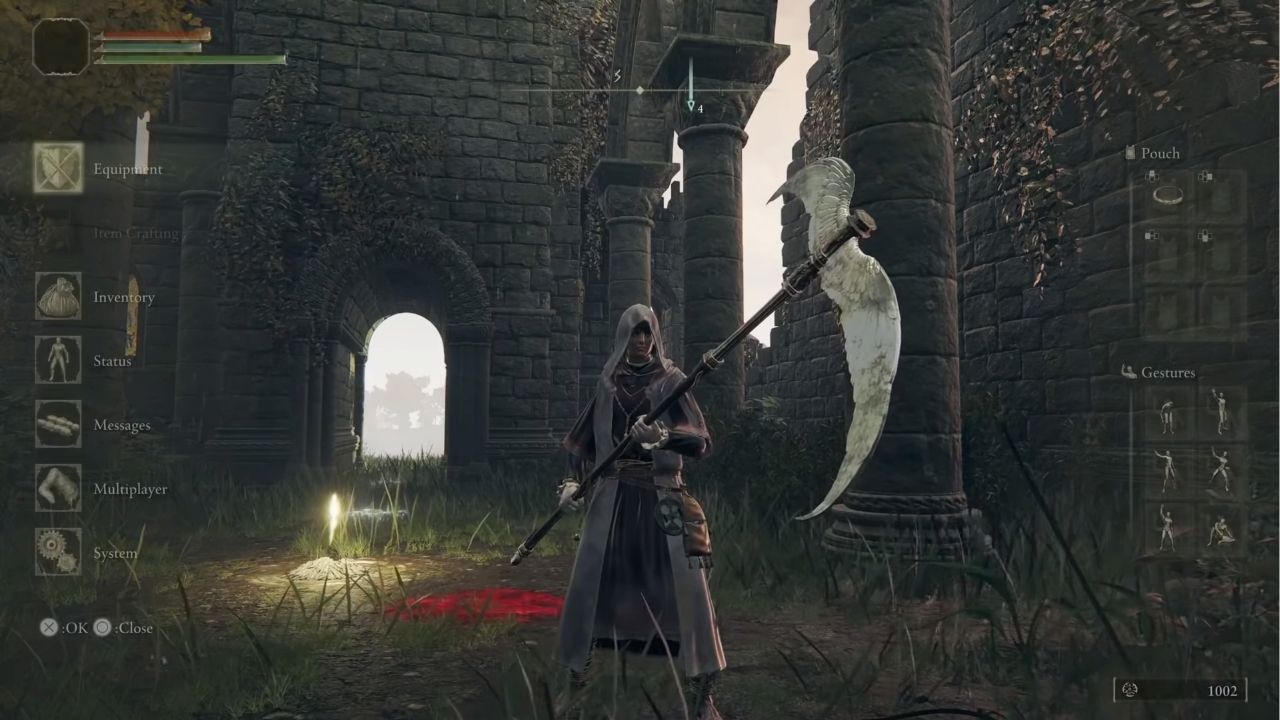Select the grayed-out Item Crafting entry
1280x720 pixels.
pyautogui.click(x=138, y=233)
